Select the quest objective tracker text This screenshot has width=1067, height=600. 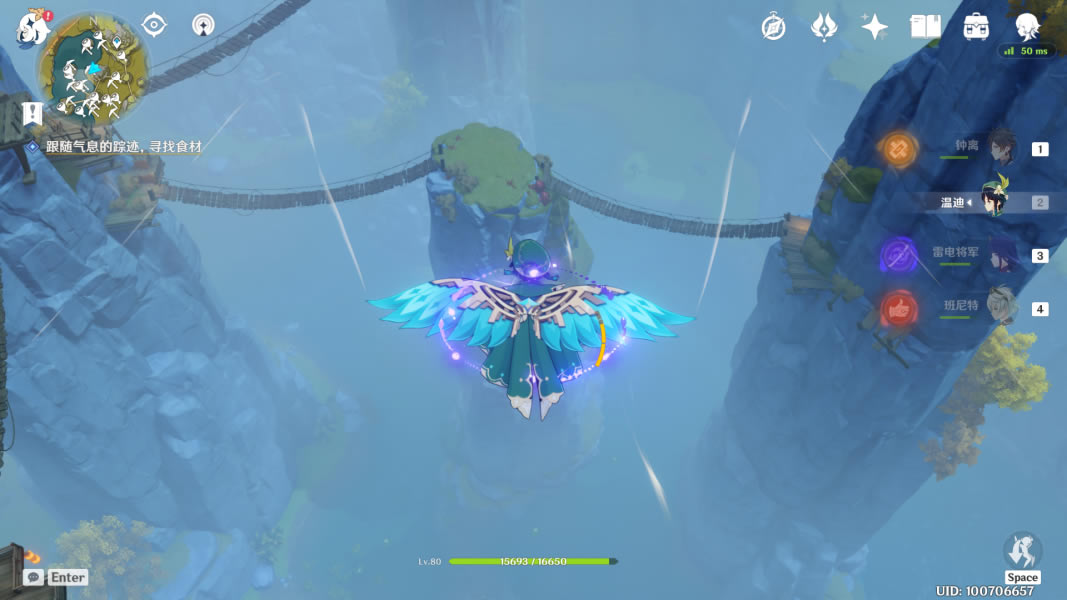[x=122, y=147]
